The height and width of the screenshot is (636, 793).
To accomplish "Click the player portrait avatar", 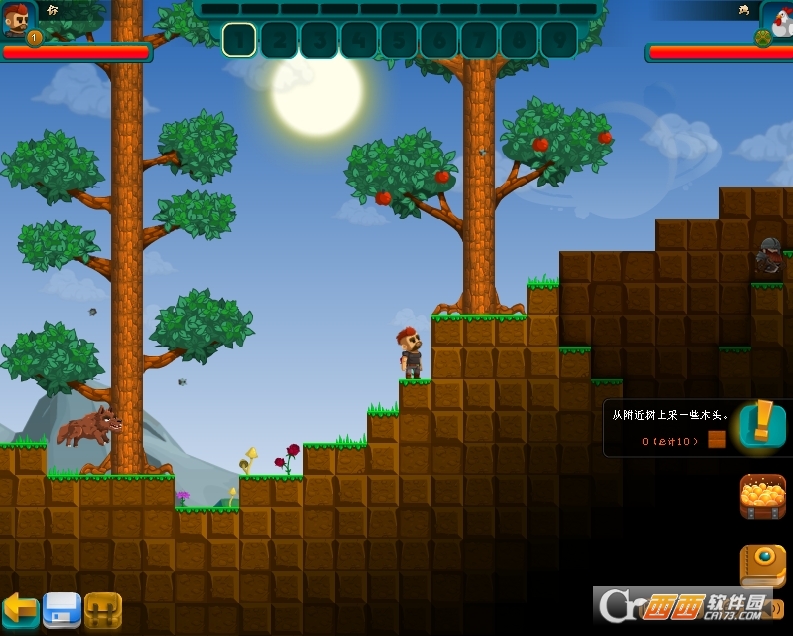I will (x=18, y=19).
